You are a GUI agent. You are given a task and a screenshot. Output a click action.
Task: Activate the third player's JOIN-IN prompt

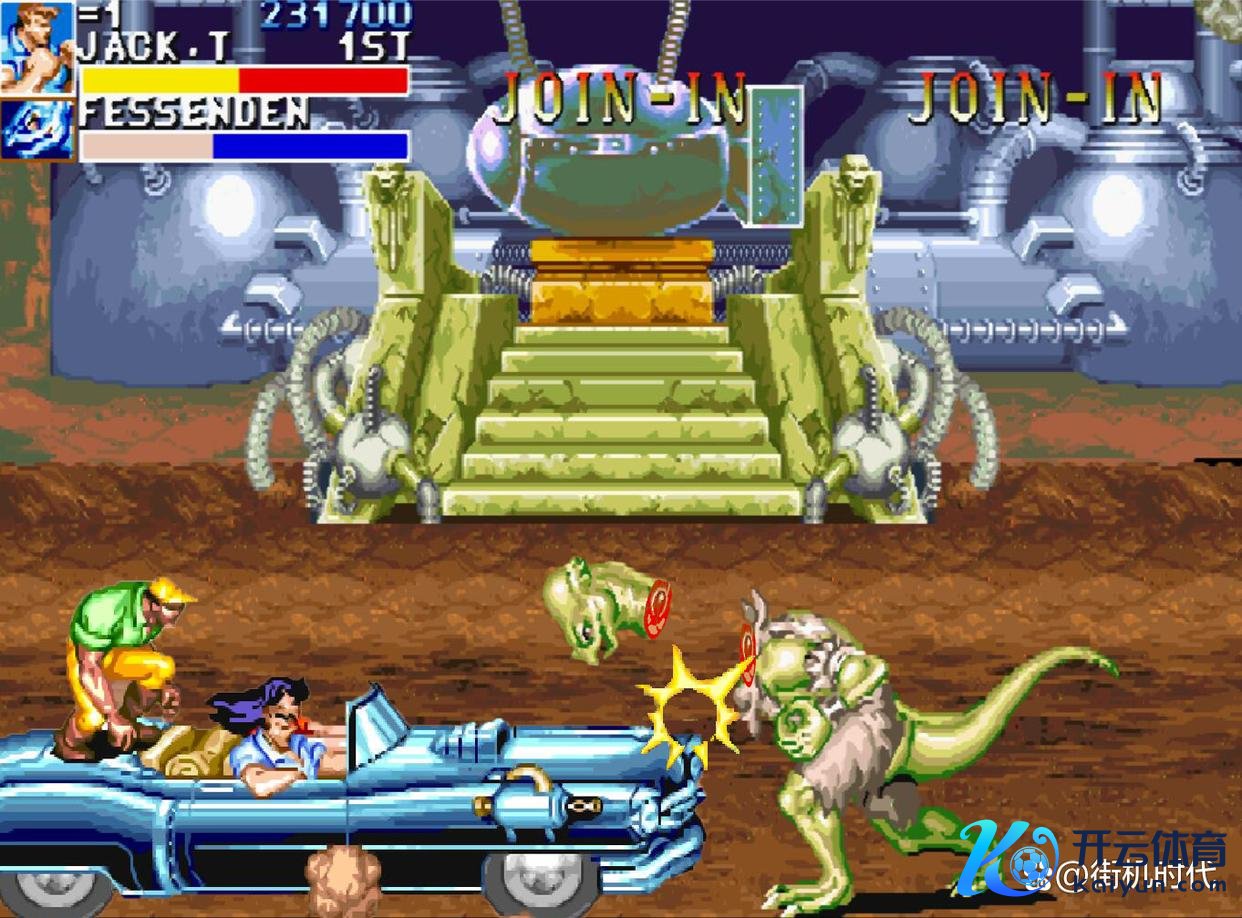pyautogui.click(x=1036, y=98)
